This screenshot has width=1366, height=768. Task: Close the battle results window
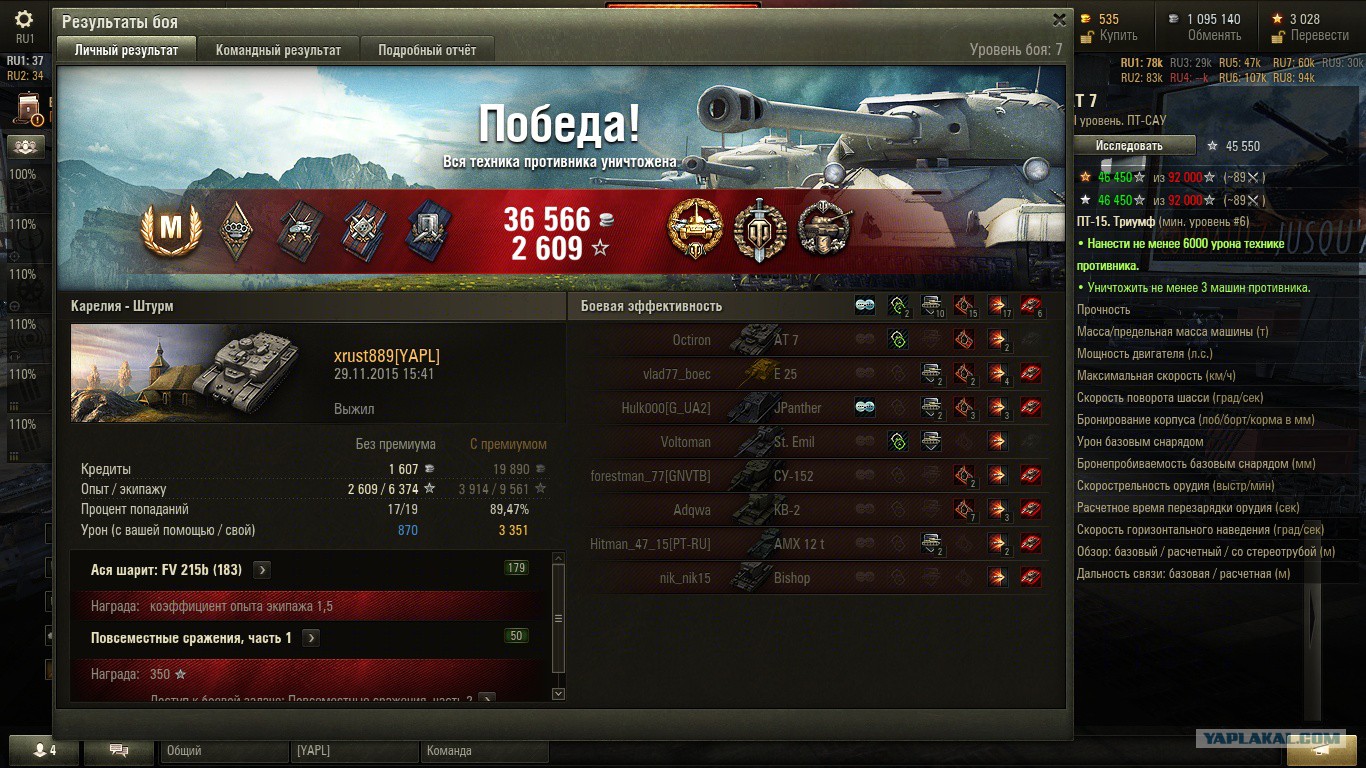pos(1059,20)
